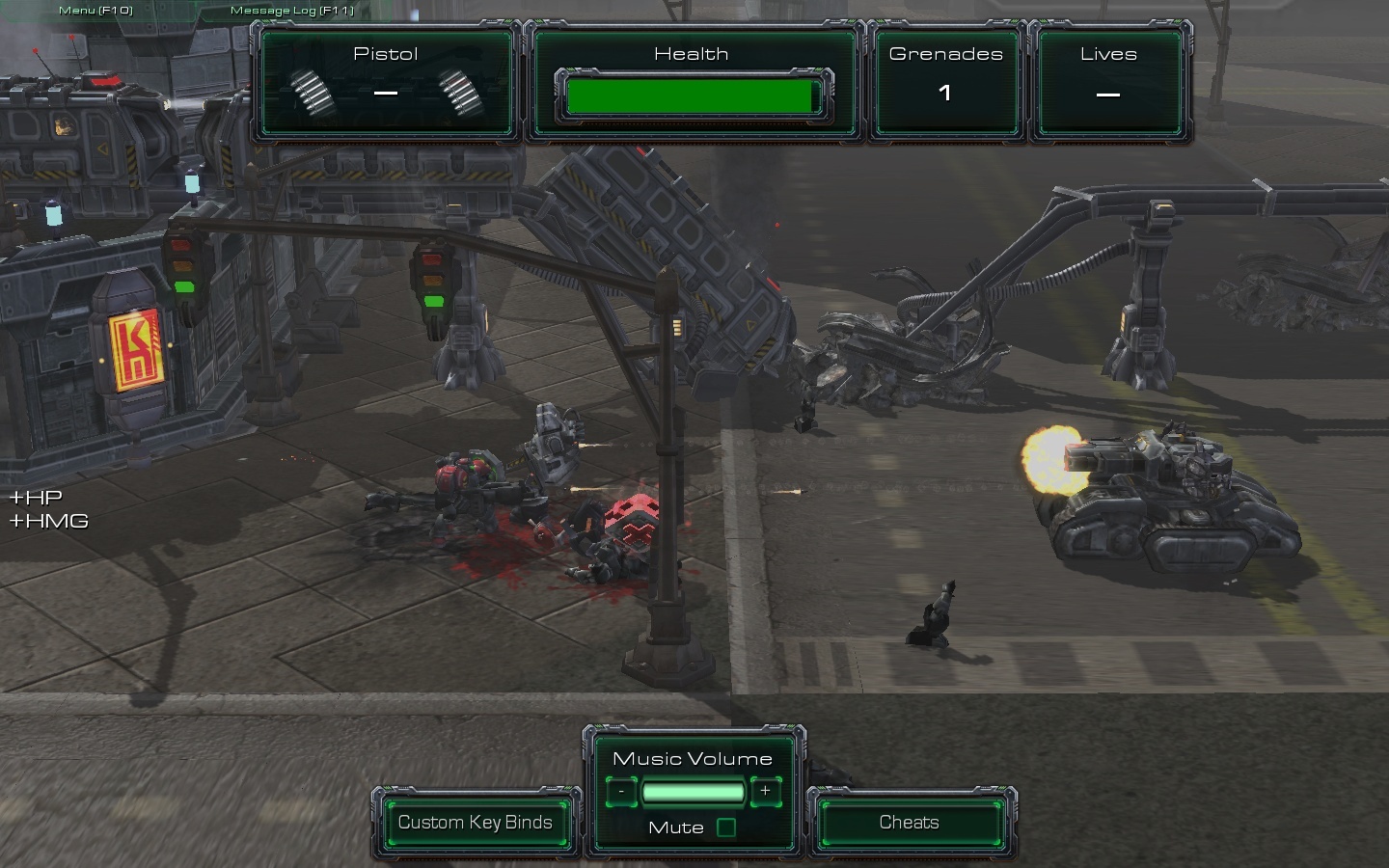Toggle the Mute checkbox
Screen dimensions: 1389x868
[726, 827]
